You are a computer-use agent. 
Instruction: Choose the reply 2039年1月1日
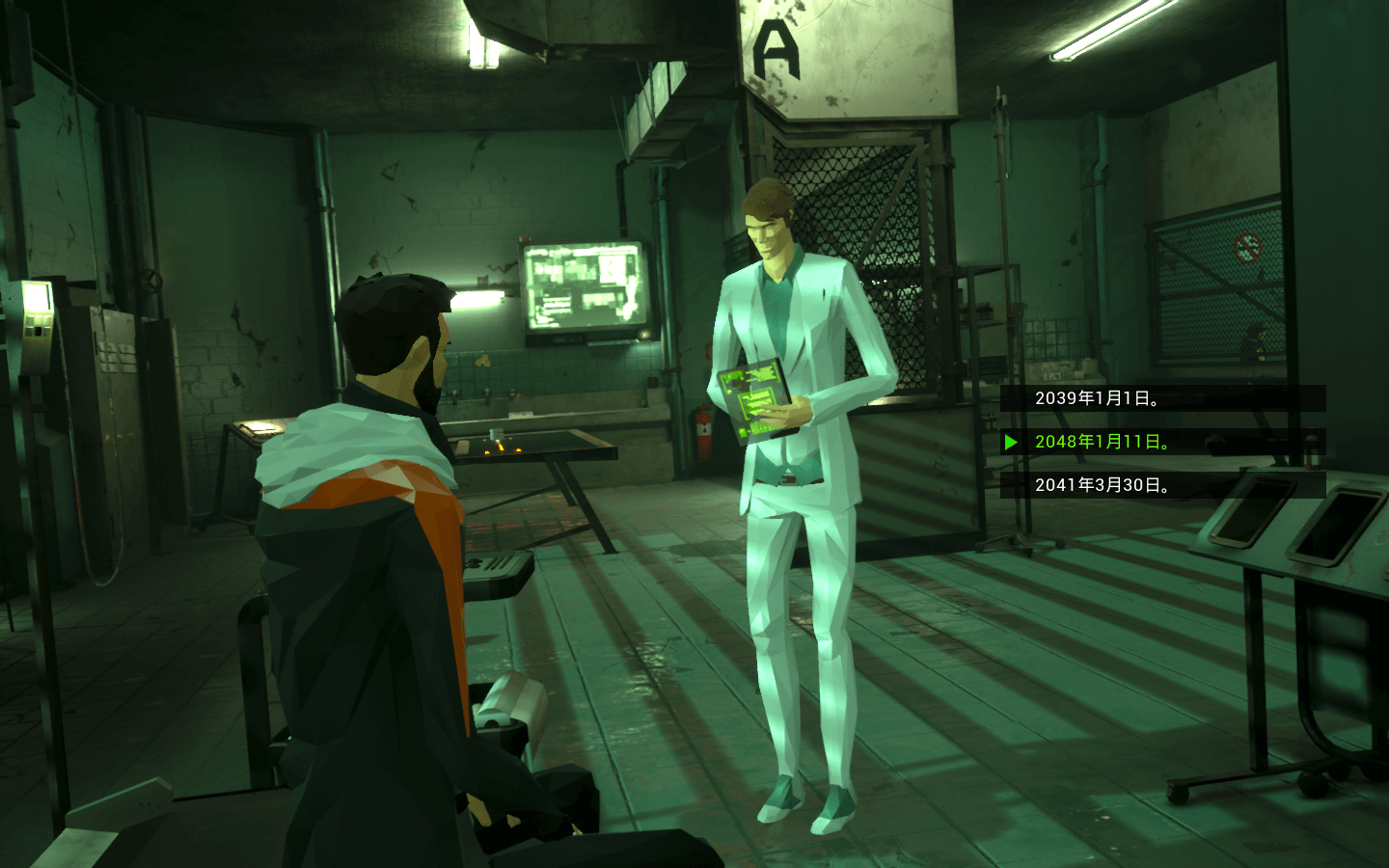coord(1097,398)
